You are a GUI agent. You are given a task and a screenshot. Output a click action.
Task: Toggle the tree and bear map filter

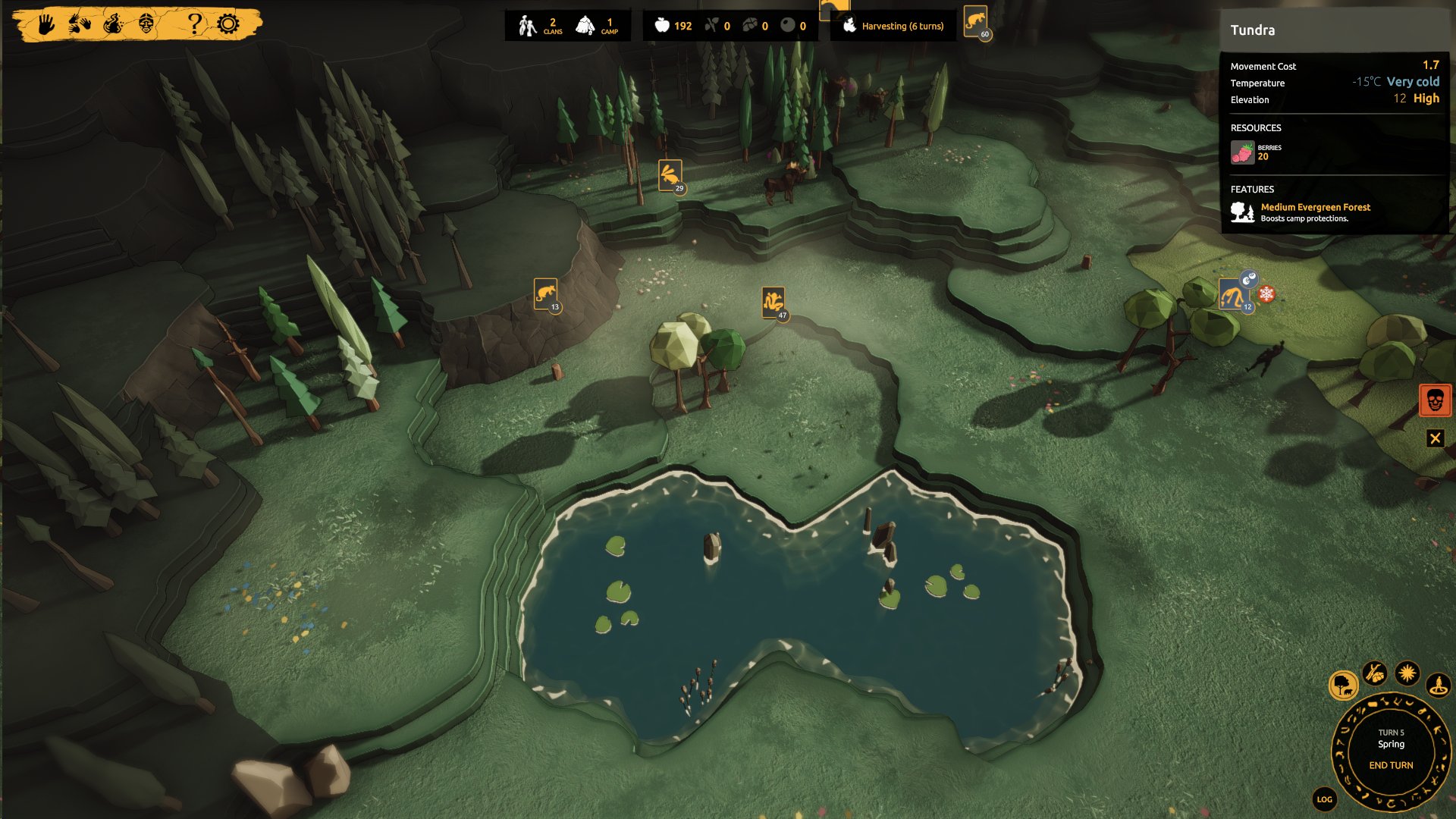1343,686
